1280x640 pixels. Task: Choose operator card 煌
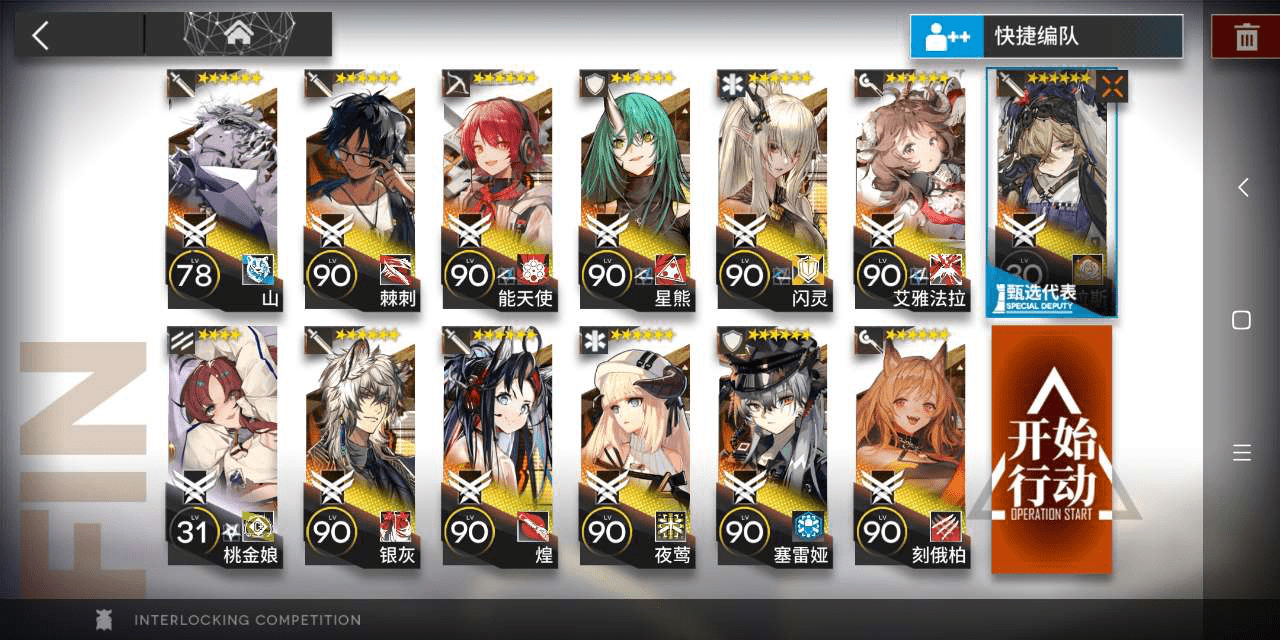pyautogui.click(x=497, y=447)
